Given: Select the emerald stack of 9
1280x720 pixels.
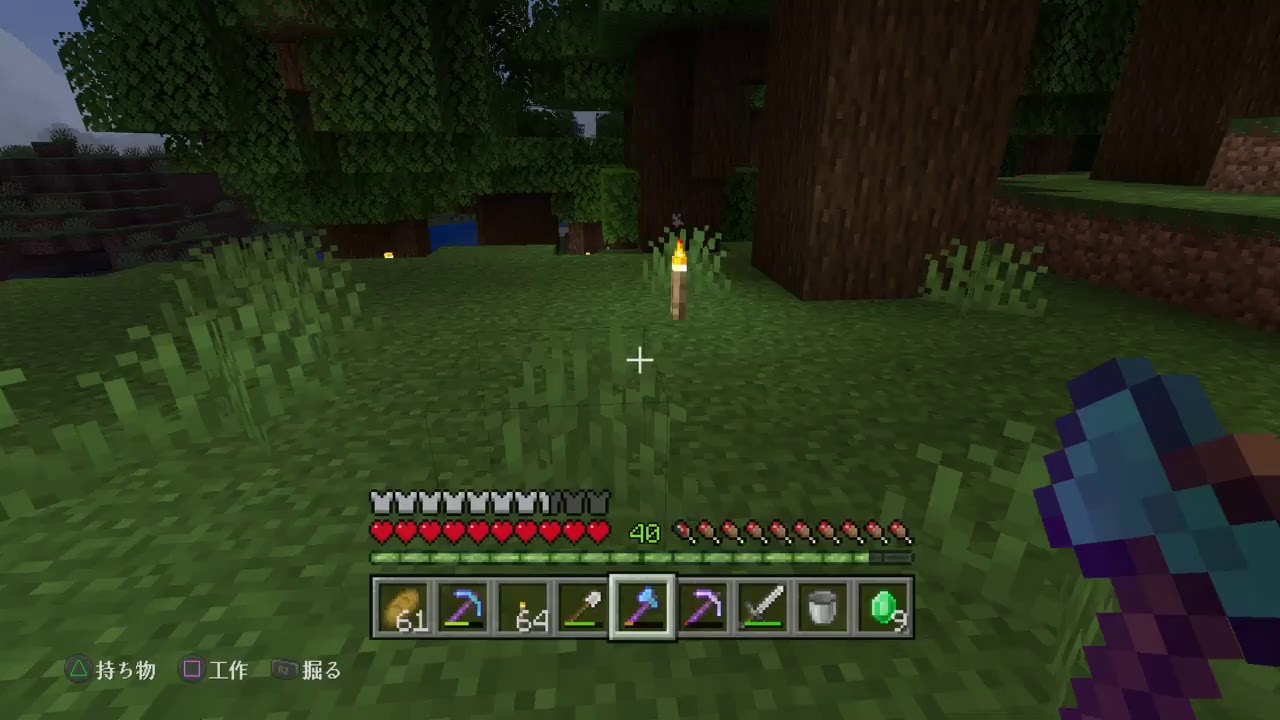Looking at the screenshot, I should point(883,607).
